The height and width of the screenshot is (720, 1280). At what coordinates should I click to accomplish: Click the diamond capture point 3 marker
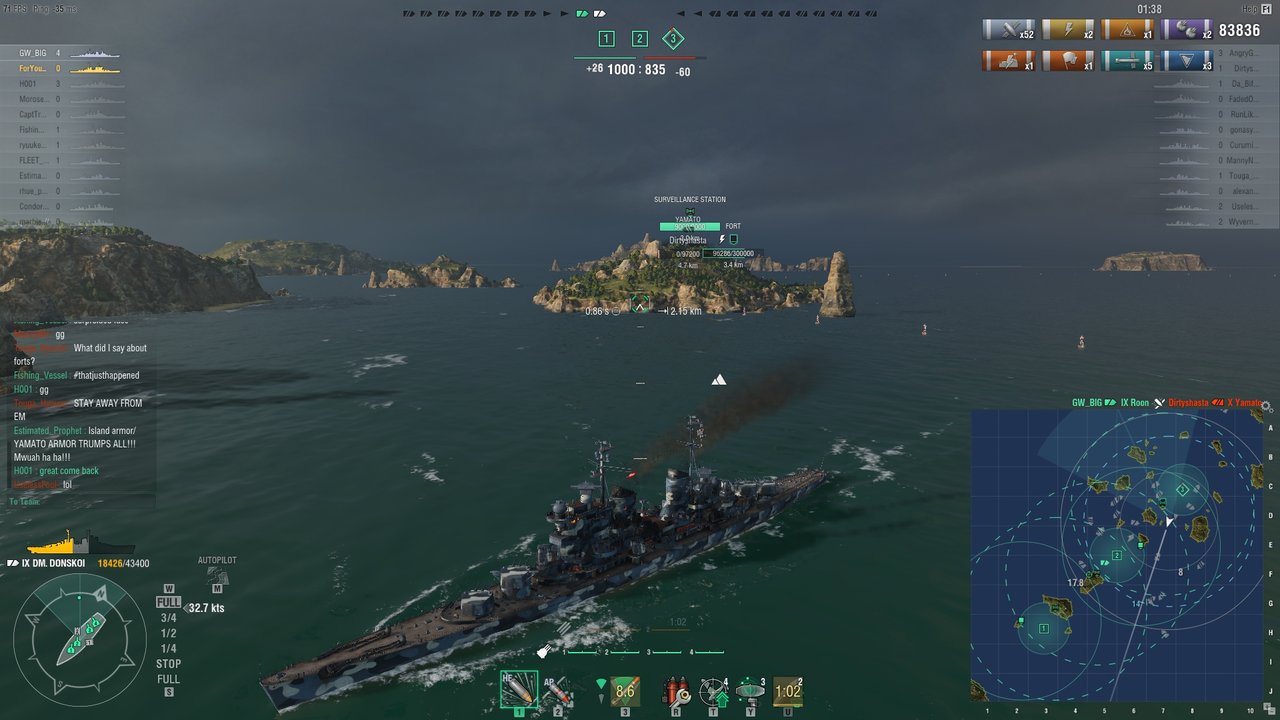click(x=673, y=39)
